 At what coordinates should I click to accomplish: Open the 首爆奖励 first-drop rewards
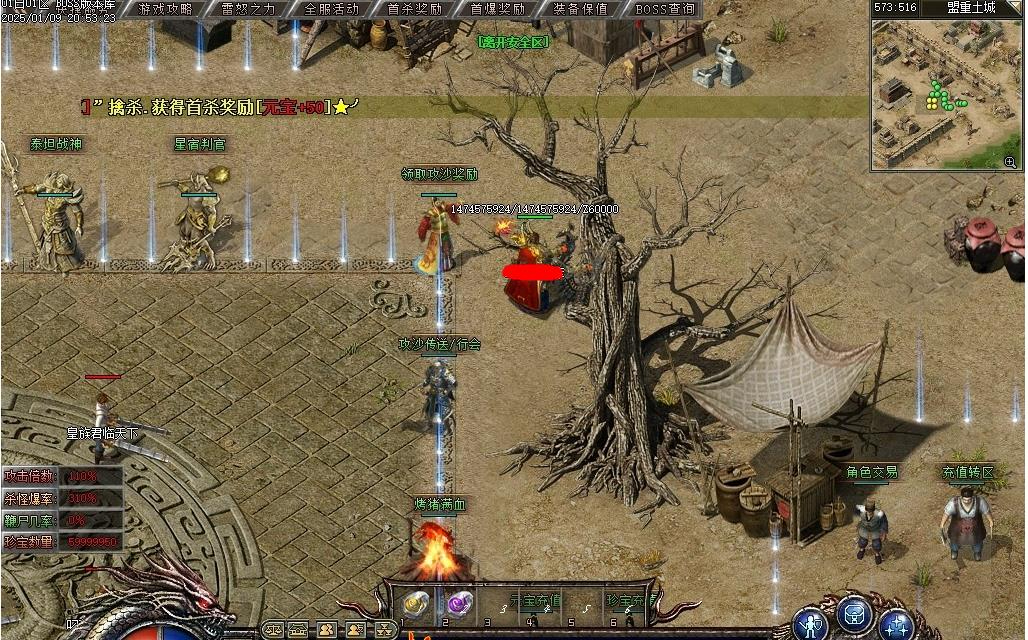tap(497, 9)
